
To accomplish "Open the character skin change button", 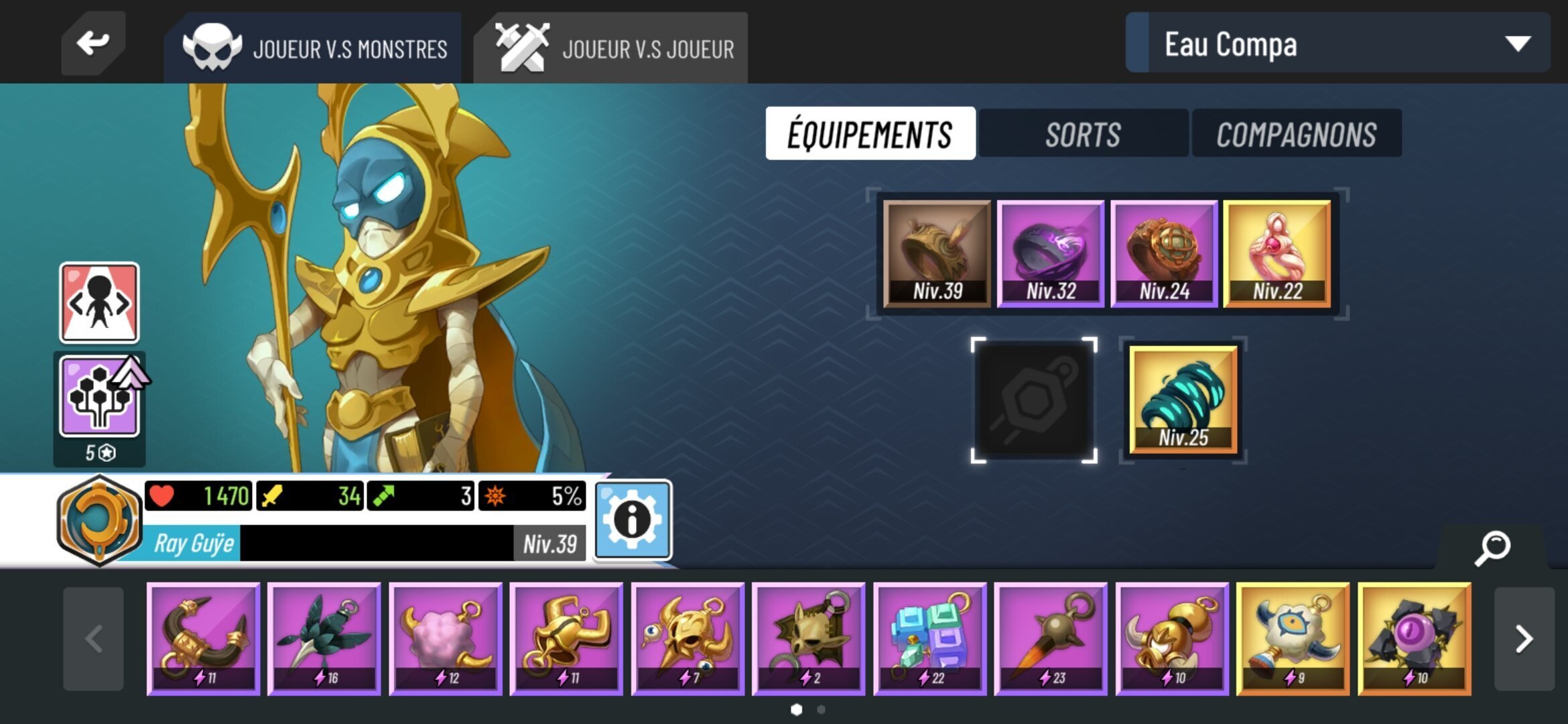I will [x=99, y=303].
